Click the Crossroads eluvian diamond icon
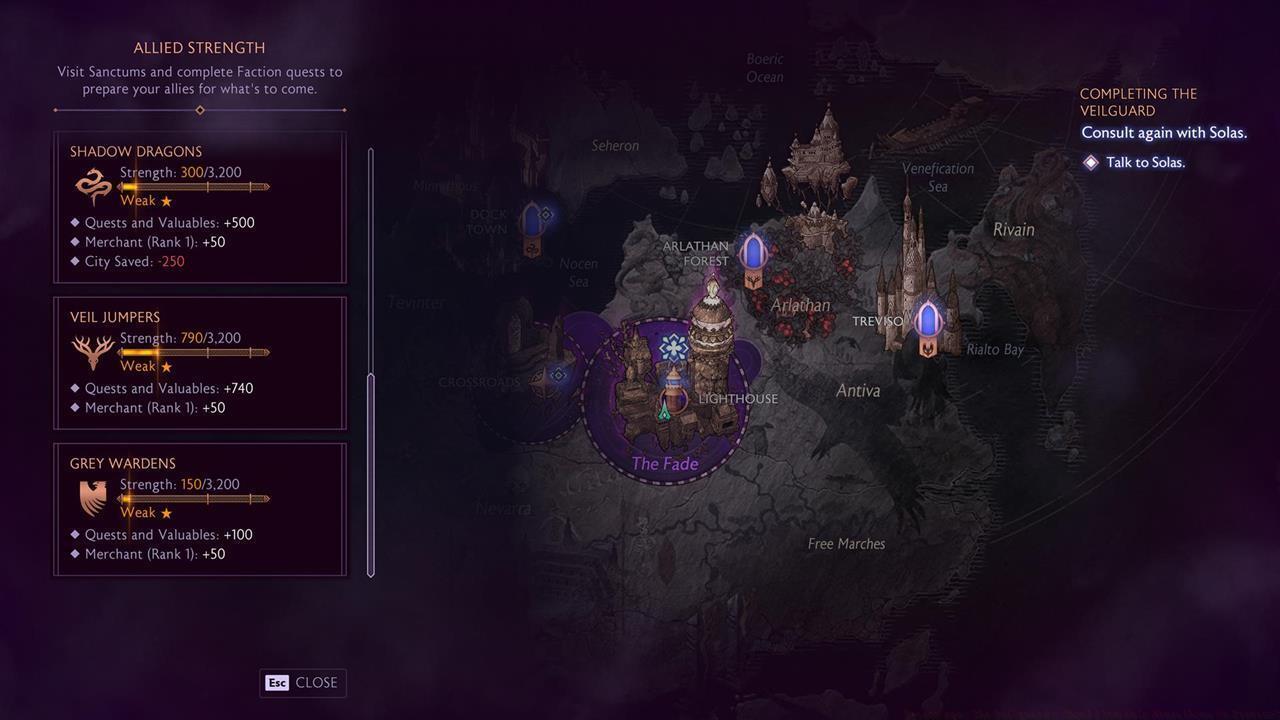 click(x=557, y=374)
